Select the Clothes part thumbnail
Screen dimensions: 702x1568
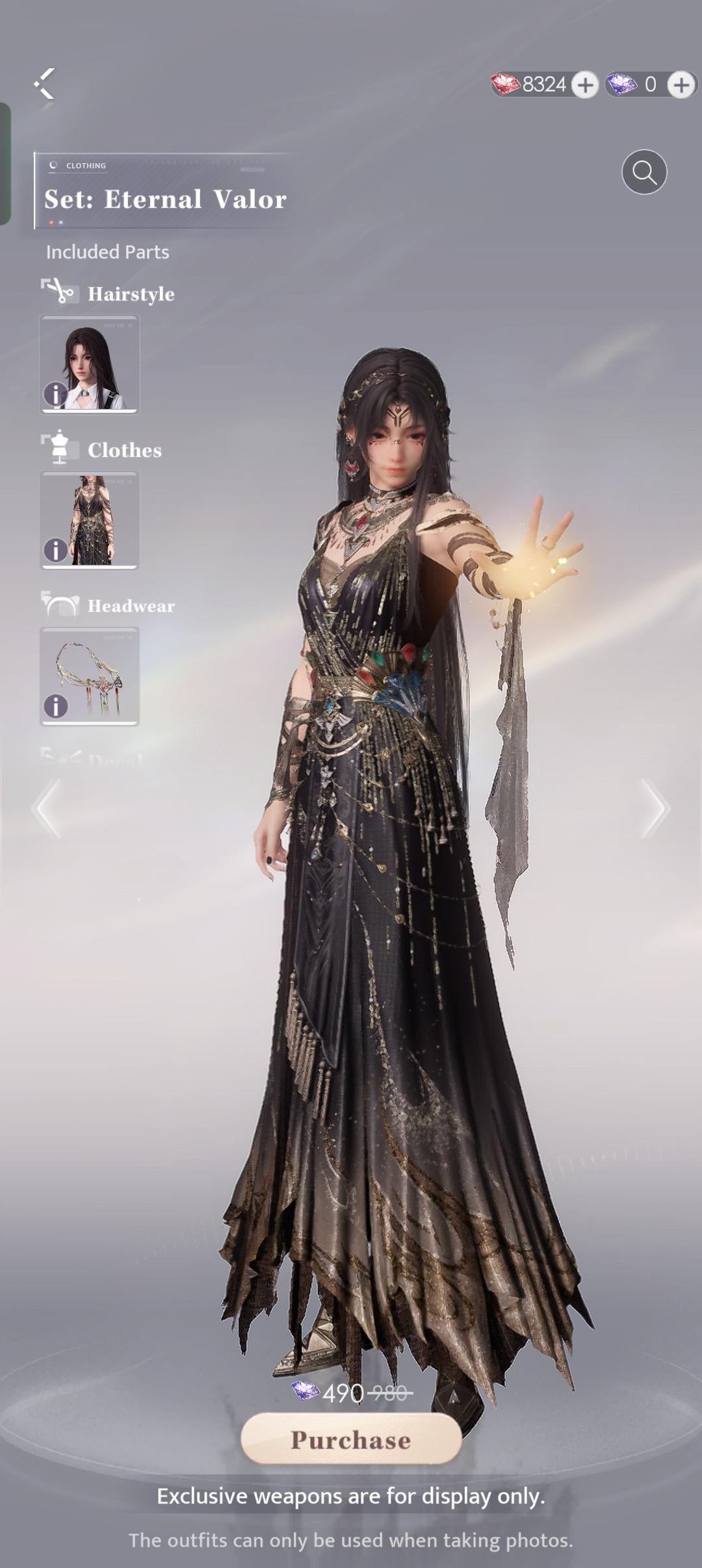(90, 519)
